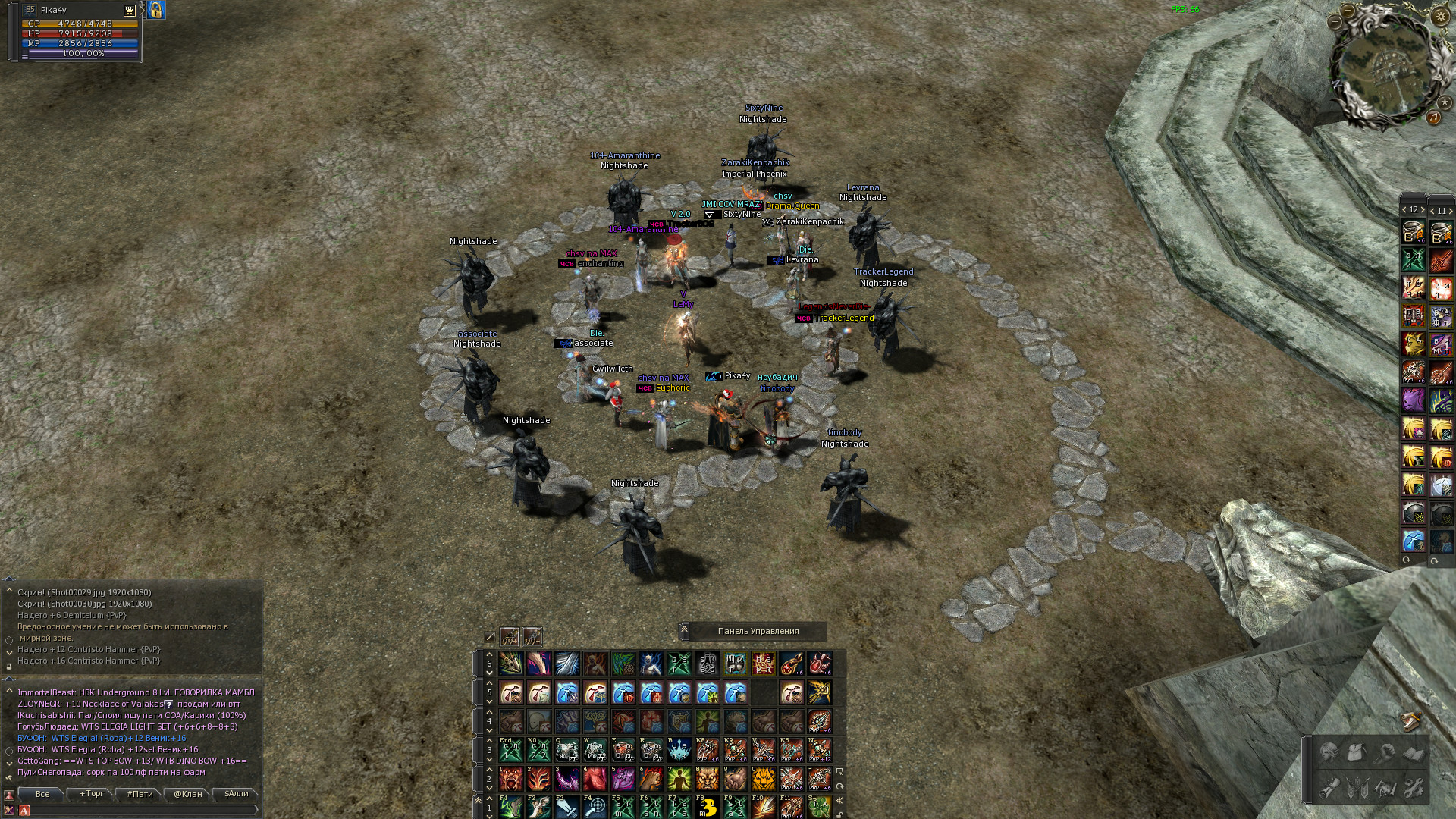Image resolution: width=1456 pixels, height=819 pixels.
Task: Activate the green arrowhead skill in row 6
Action: [511, 664]
